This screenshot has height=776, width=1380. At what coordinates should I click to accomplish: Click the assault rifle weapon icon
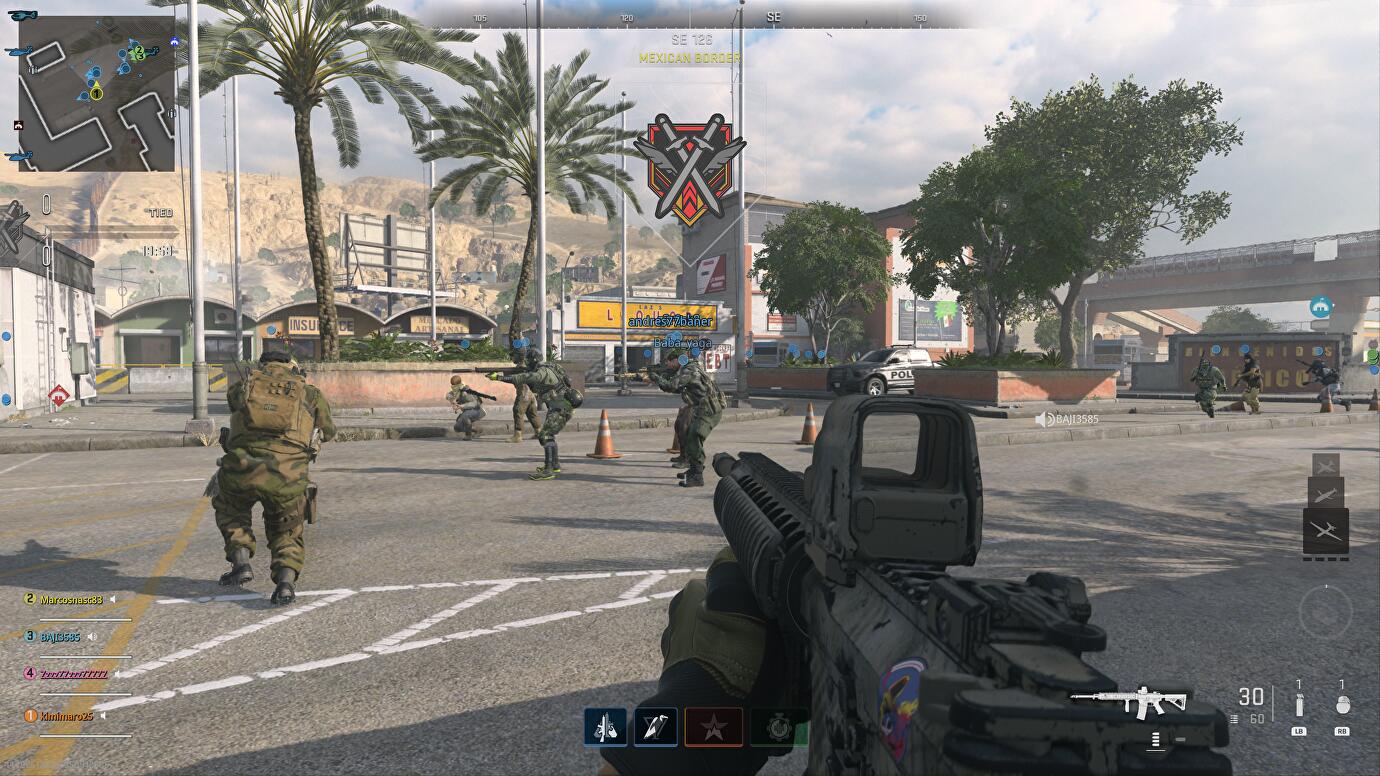[1128, 702]
